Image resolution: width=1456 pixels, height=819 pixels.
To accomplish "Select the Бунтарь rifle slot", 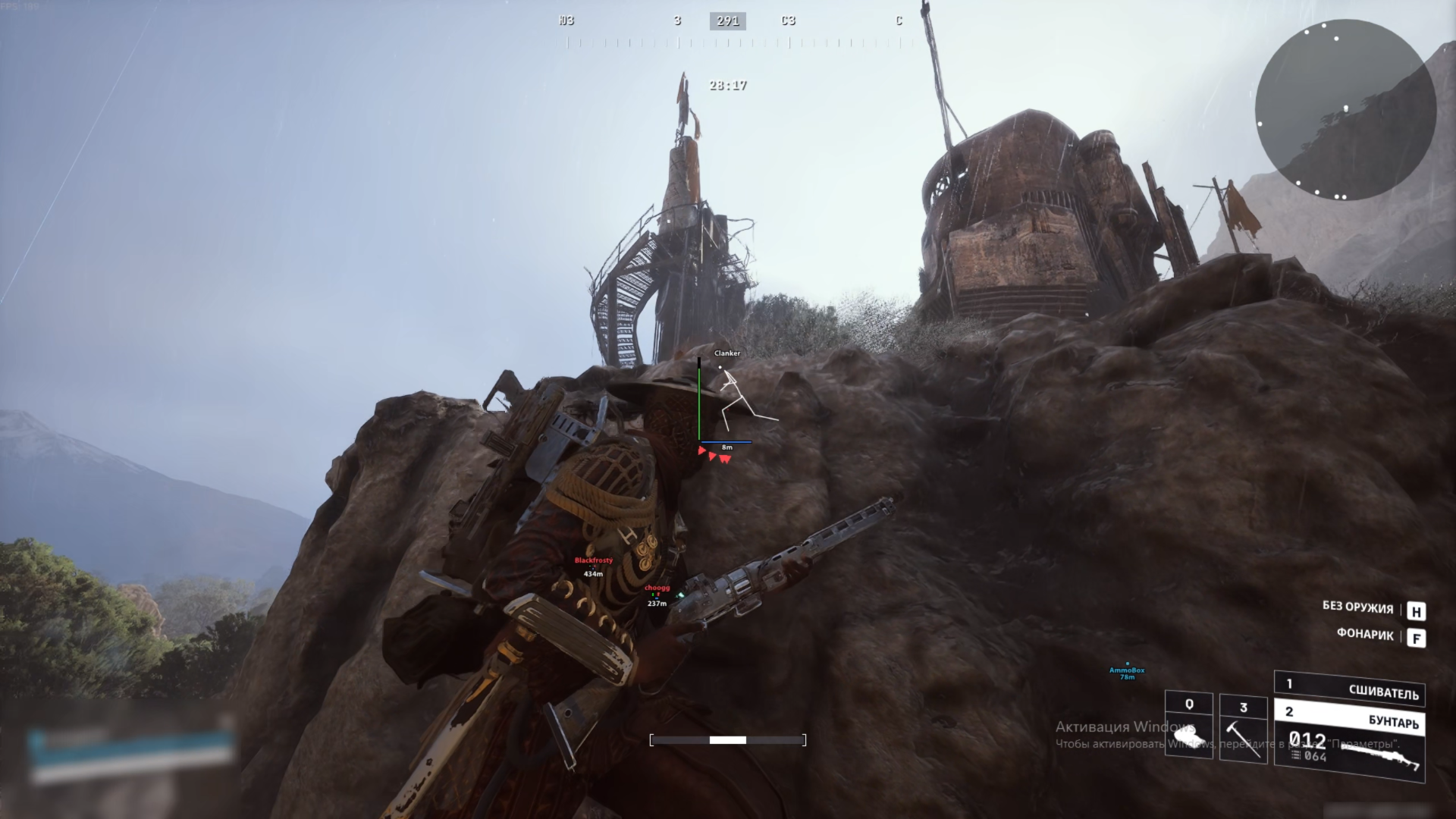I will pyautogui.click(x=1350, y=743).
